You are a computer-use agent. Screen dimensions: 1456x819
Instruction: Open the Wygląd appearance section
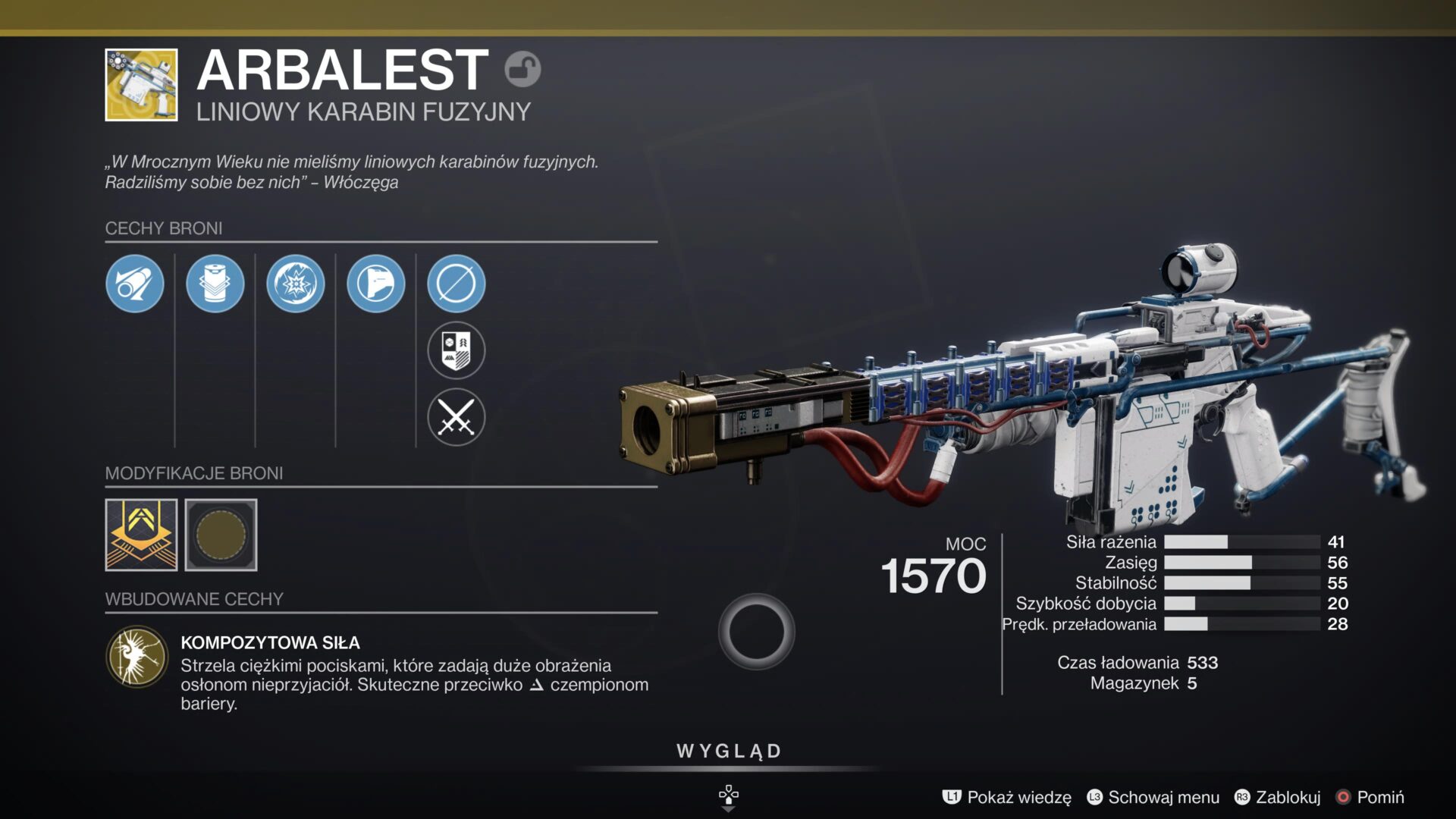pyautogui.click(x=729, y=752)
